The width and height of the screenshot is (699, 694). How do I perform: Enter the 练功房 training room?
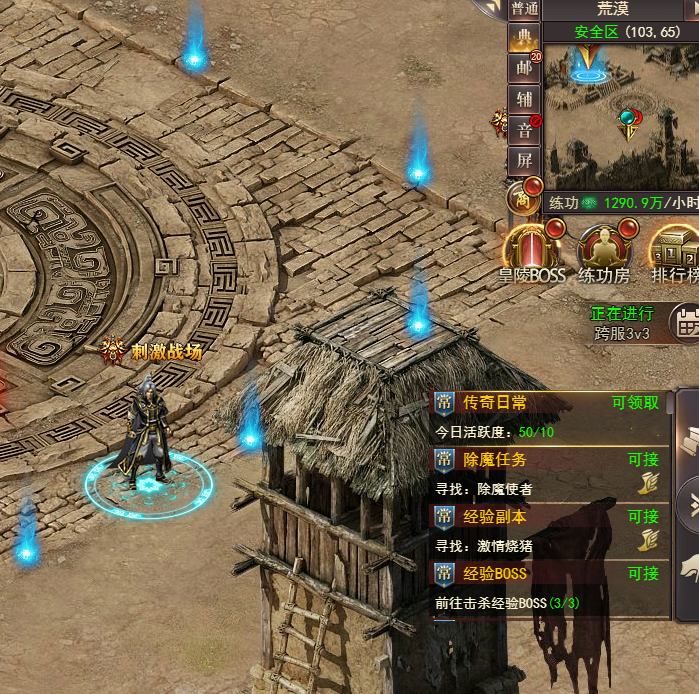point(603,251)
